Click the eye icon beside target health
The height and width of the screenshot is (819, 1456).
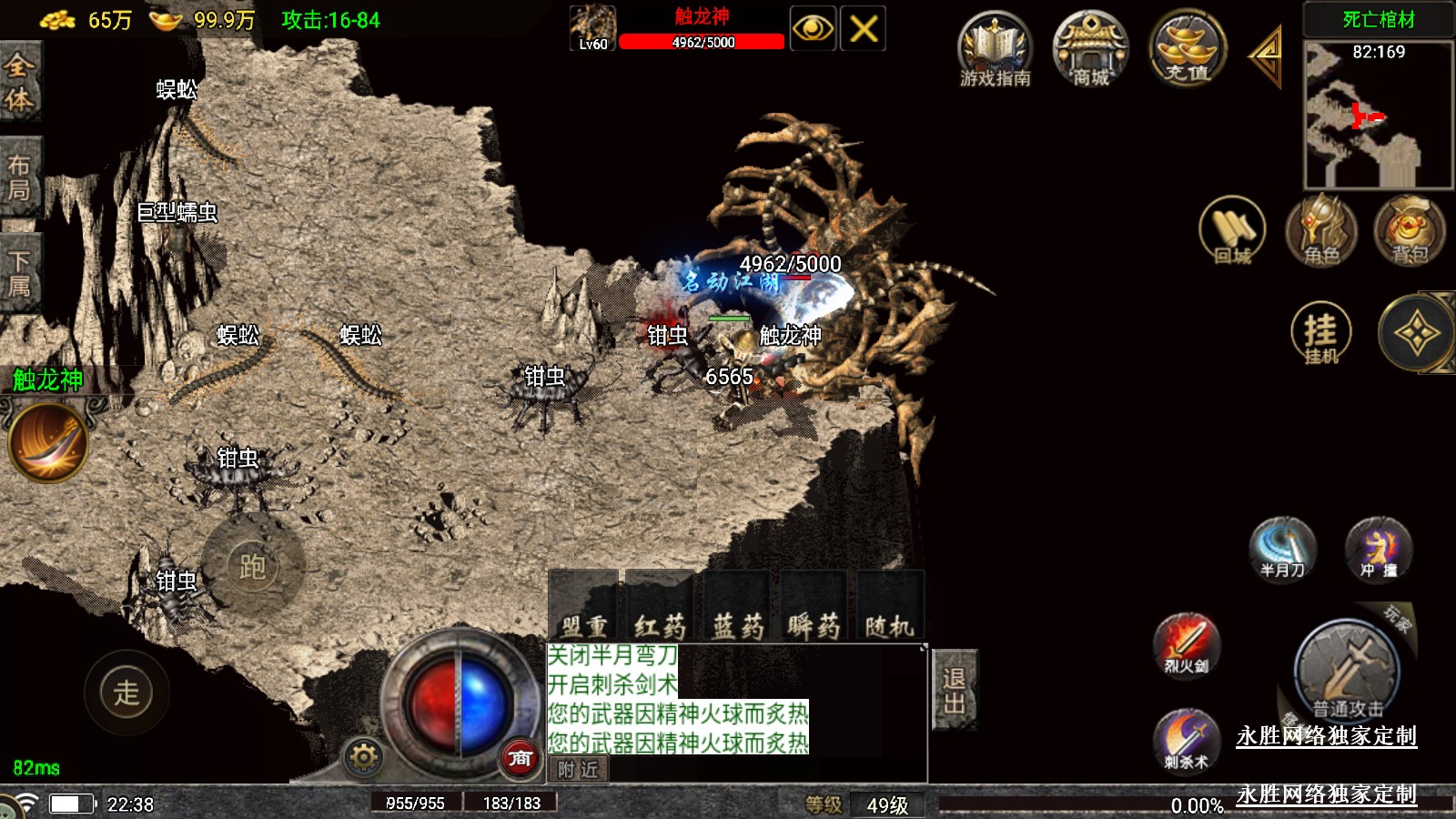[x=813, y=29]
